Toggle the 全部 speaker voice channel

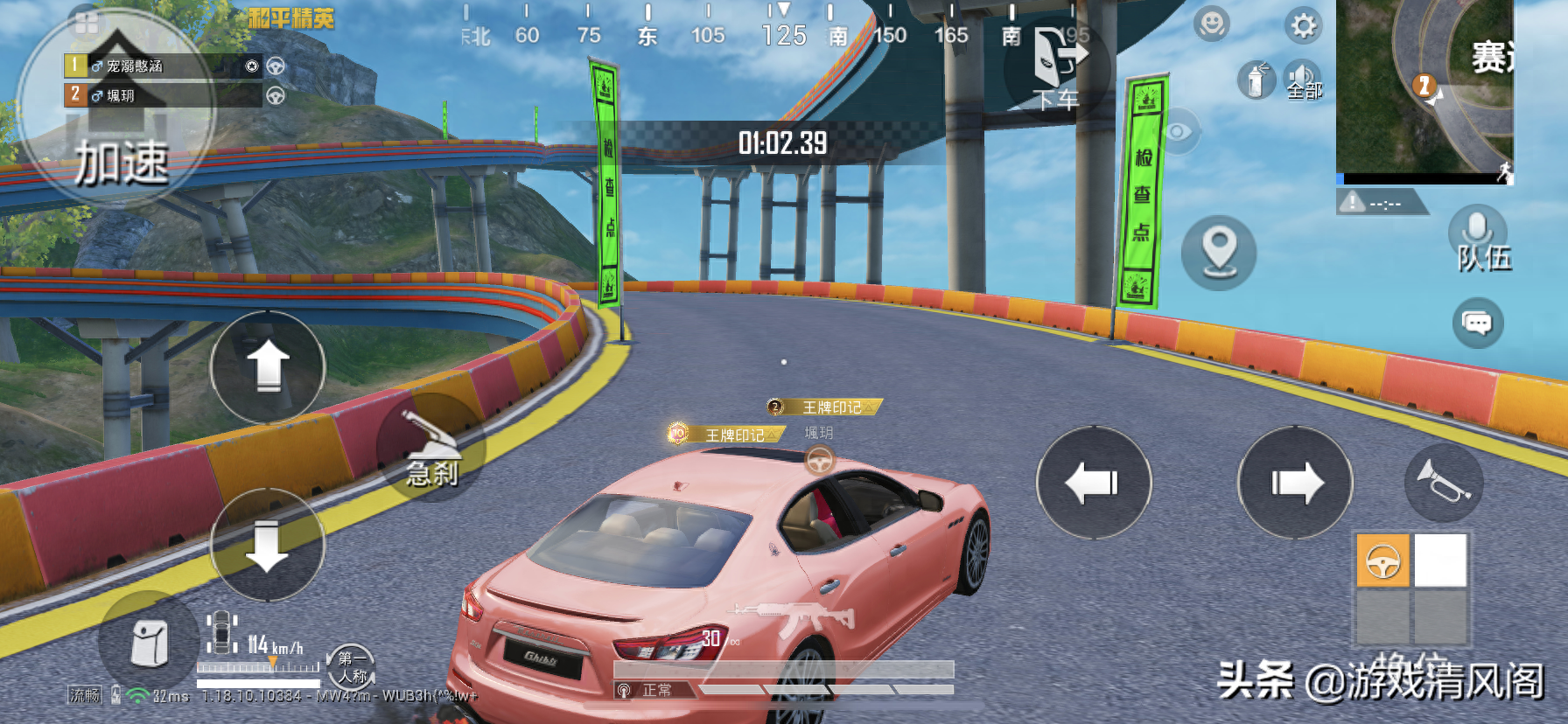(1303, 81)
